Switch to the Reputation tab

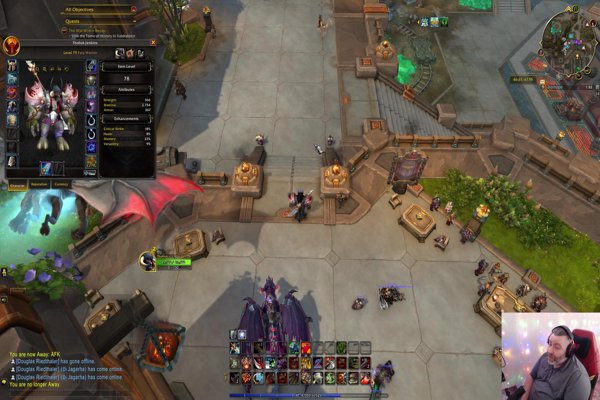click(40, 184)
